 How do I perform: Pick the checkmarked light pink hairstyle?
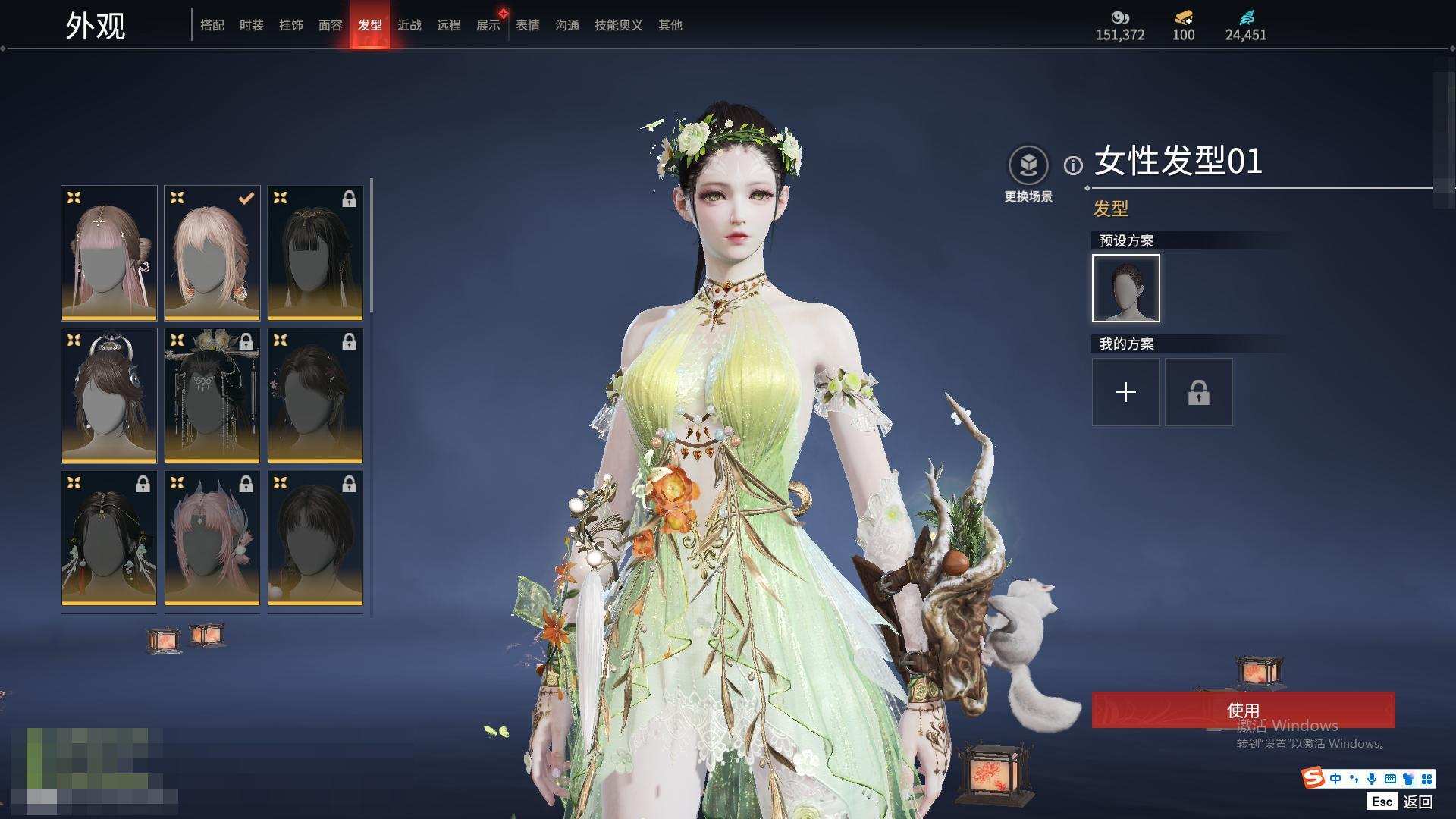212,253
